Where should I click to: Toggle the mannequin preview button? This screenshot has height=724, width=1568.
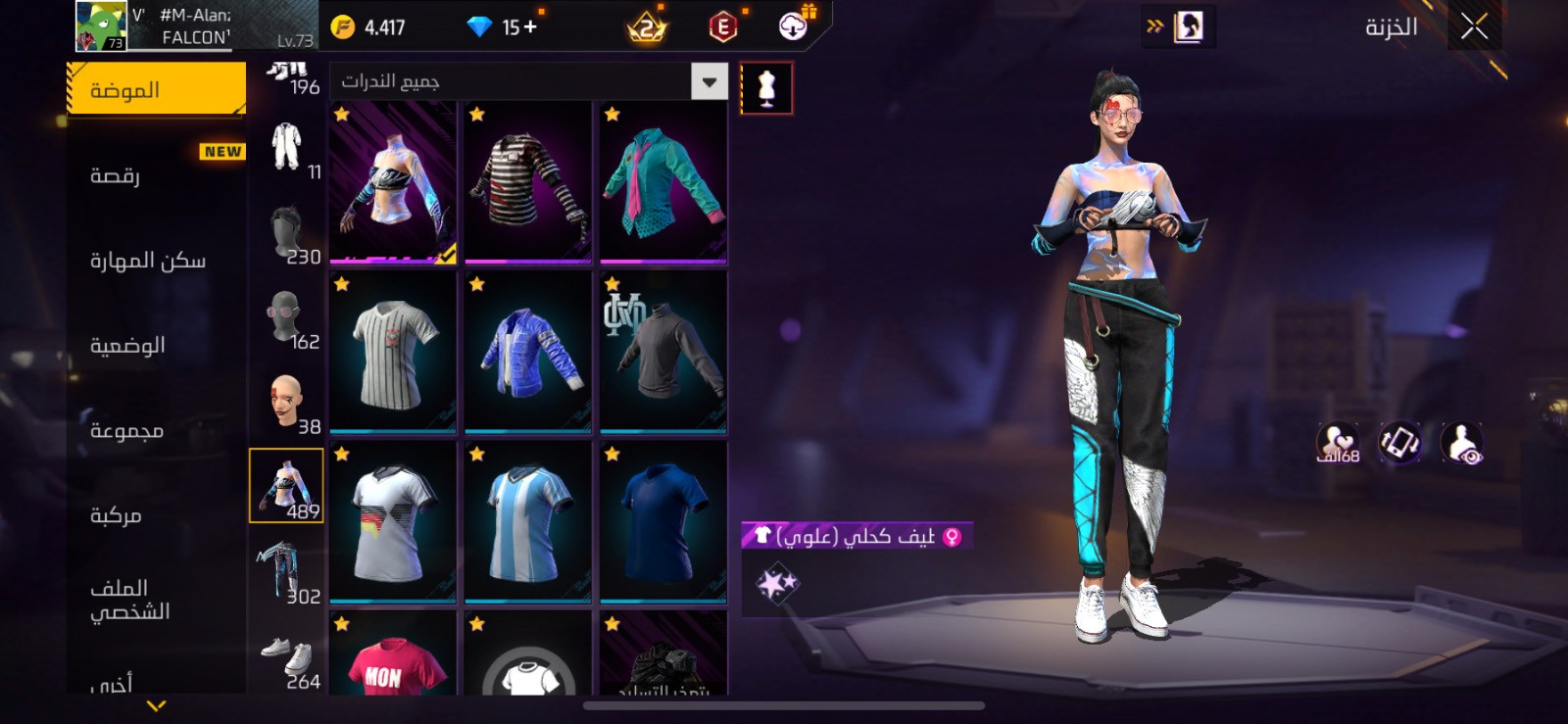[x=766, y=88]
